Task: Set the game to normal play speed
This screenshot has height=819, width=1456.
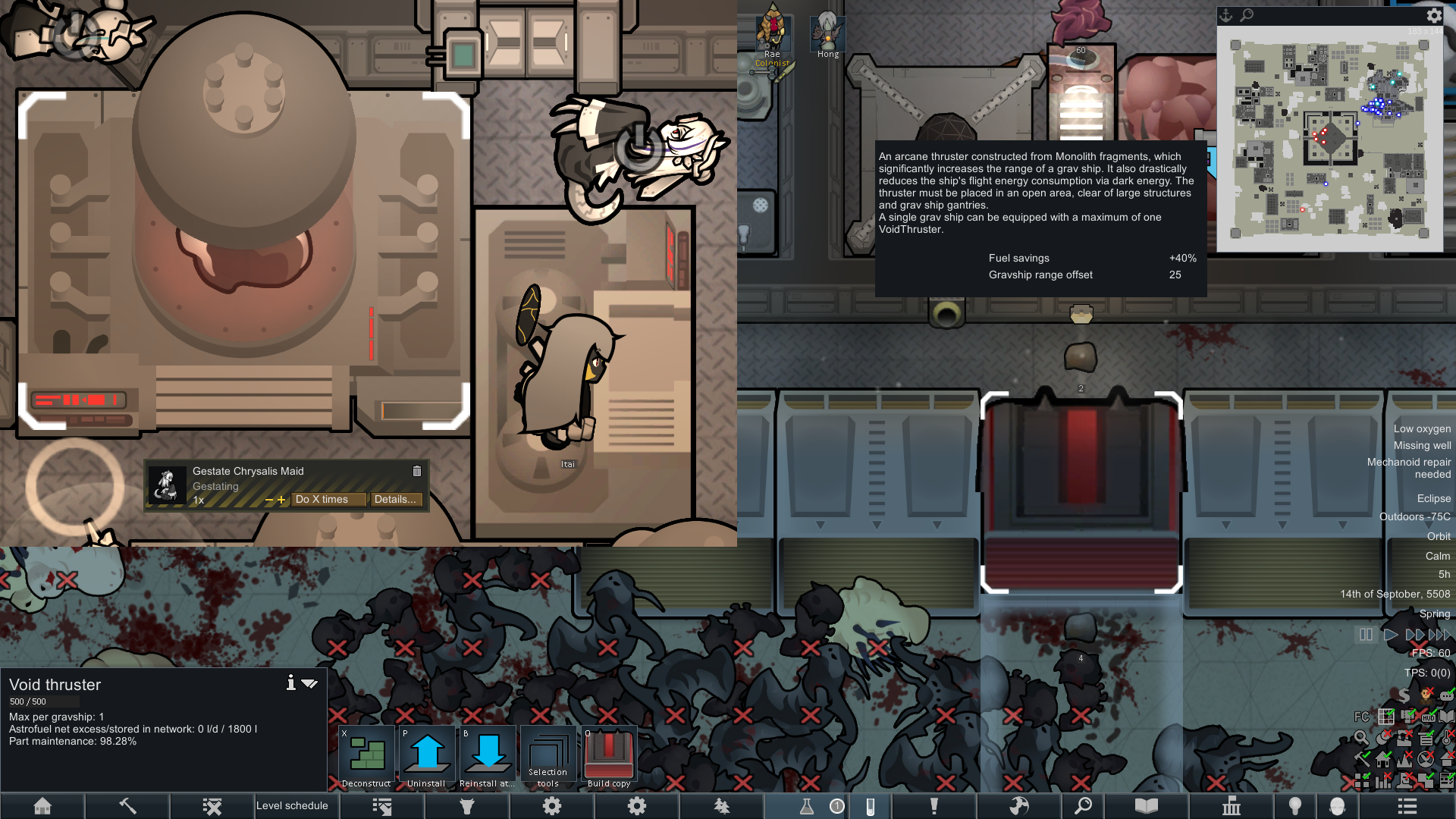Action: (1390, 635)
